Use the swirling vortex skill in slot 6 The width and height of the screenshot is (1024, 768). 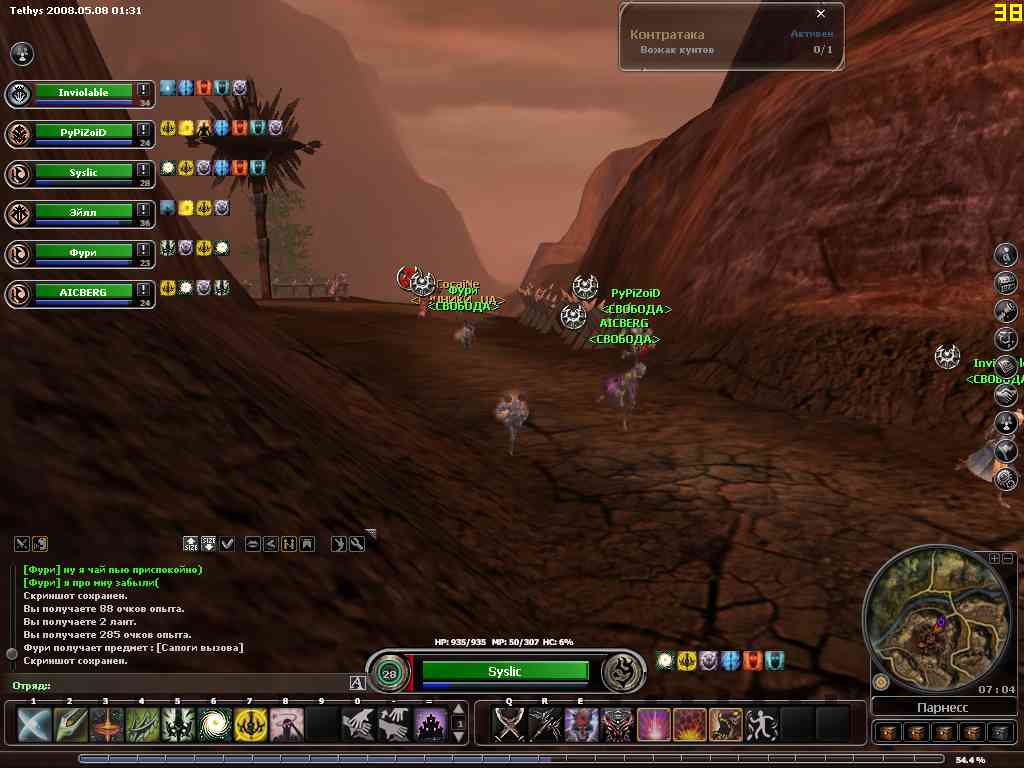214,724
